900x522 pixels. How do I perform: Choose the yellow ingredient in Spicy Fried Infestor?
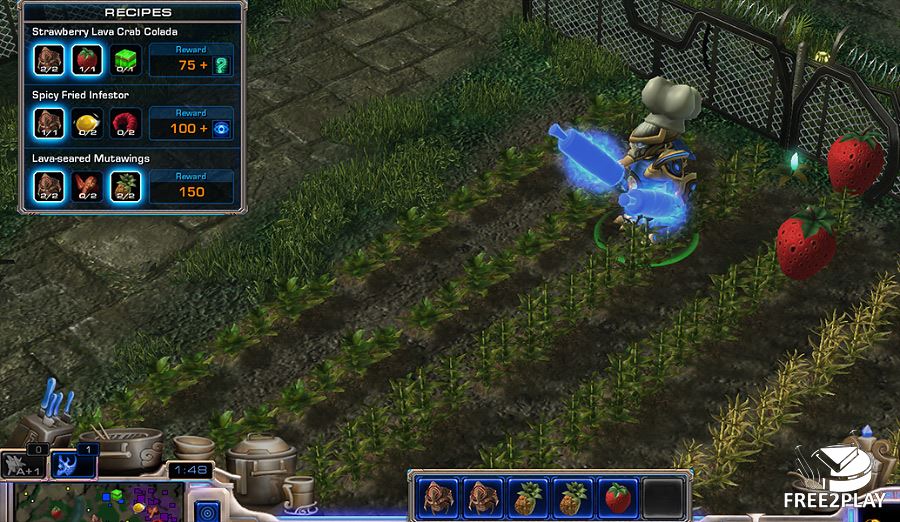tap(88, 123)
